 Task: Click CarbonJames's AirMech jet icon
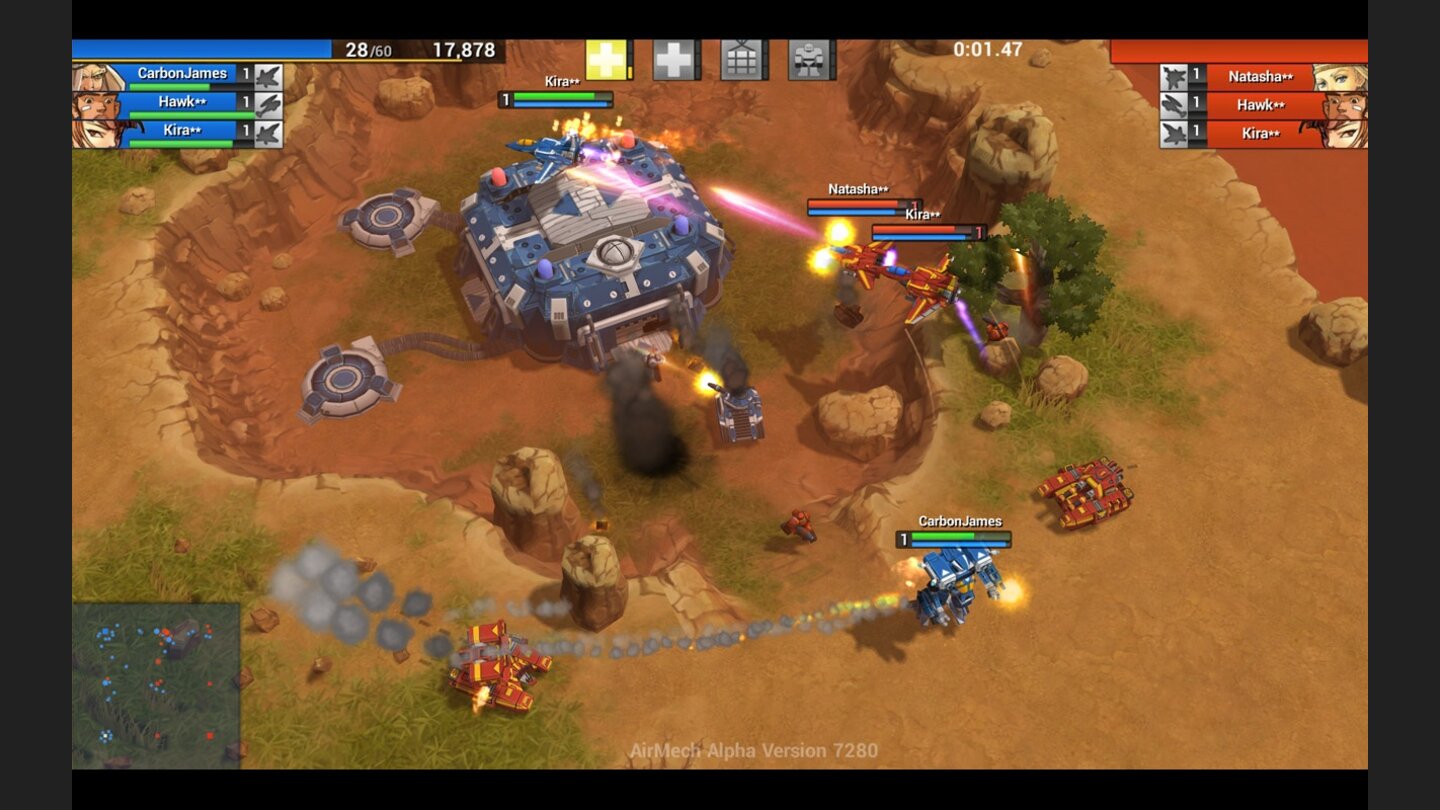268,76
